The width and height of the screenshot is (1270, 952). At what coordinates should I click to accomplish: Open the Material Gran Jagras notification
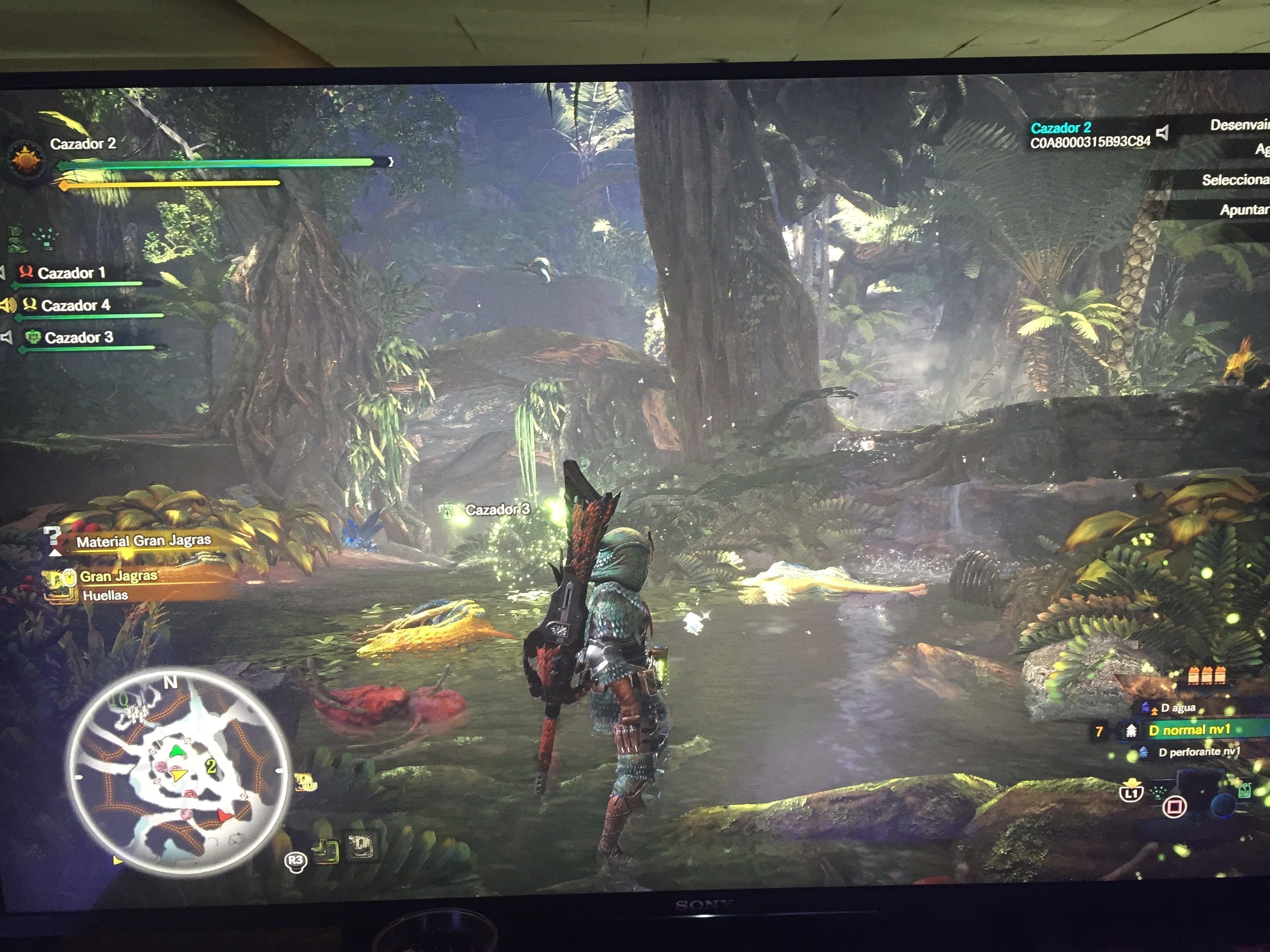(x=144, y=541)
